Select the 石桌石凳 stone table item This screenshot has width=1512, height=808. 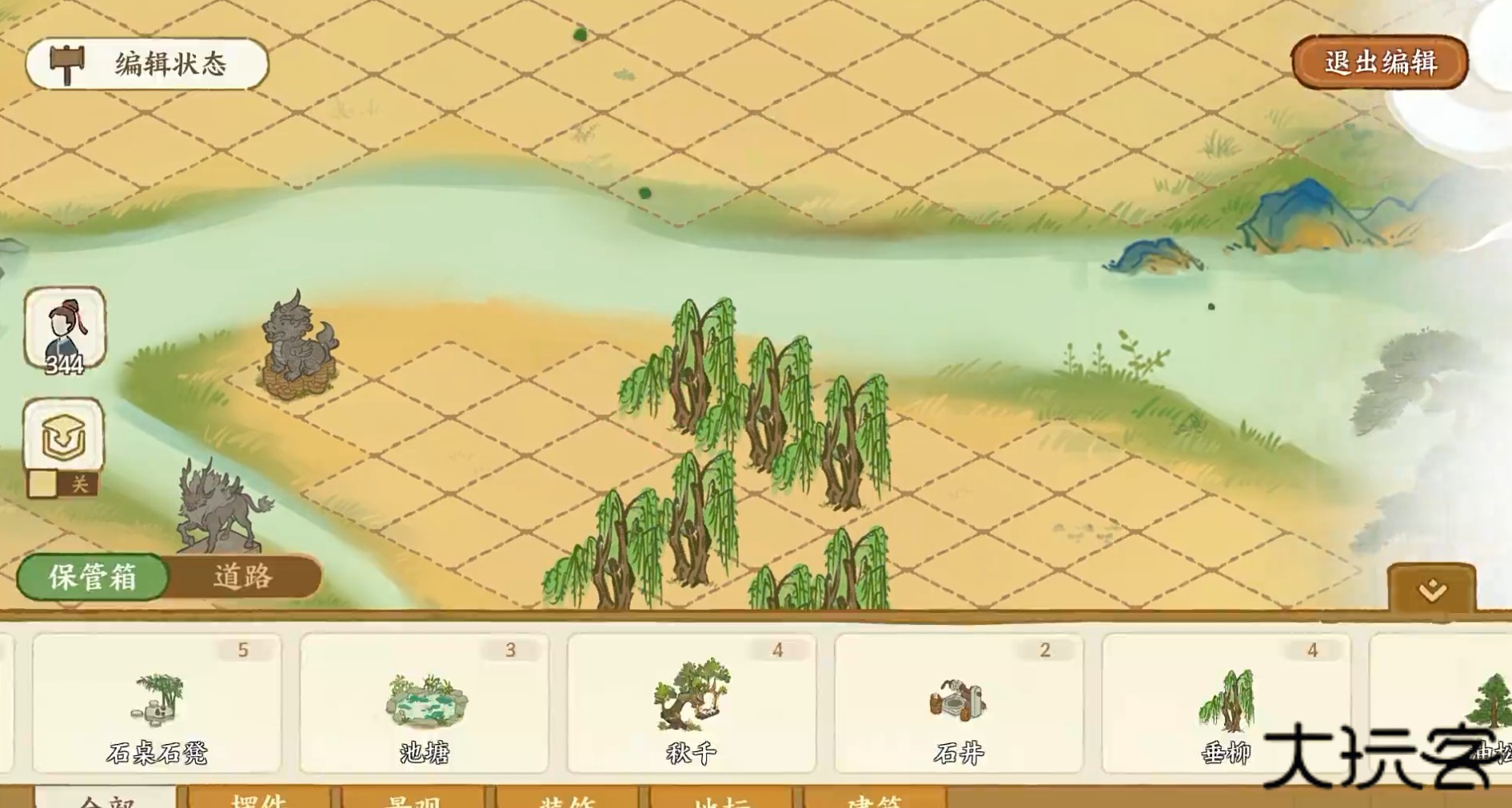[157, 704]
